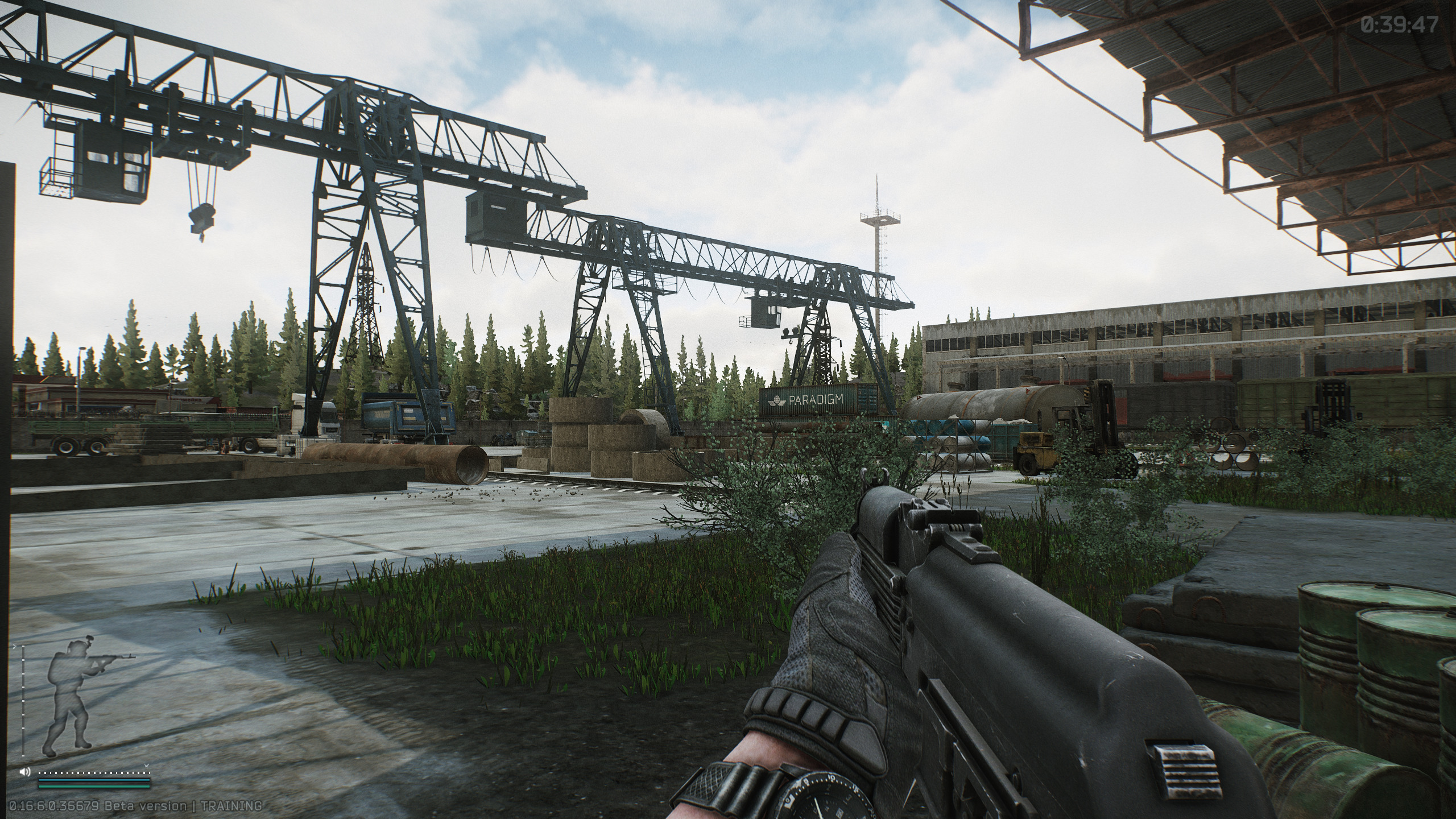Click the night-vision device on the stance silhouette
The image size is (1456, 819).
[x=89, y=638]
